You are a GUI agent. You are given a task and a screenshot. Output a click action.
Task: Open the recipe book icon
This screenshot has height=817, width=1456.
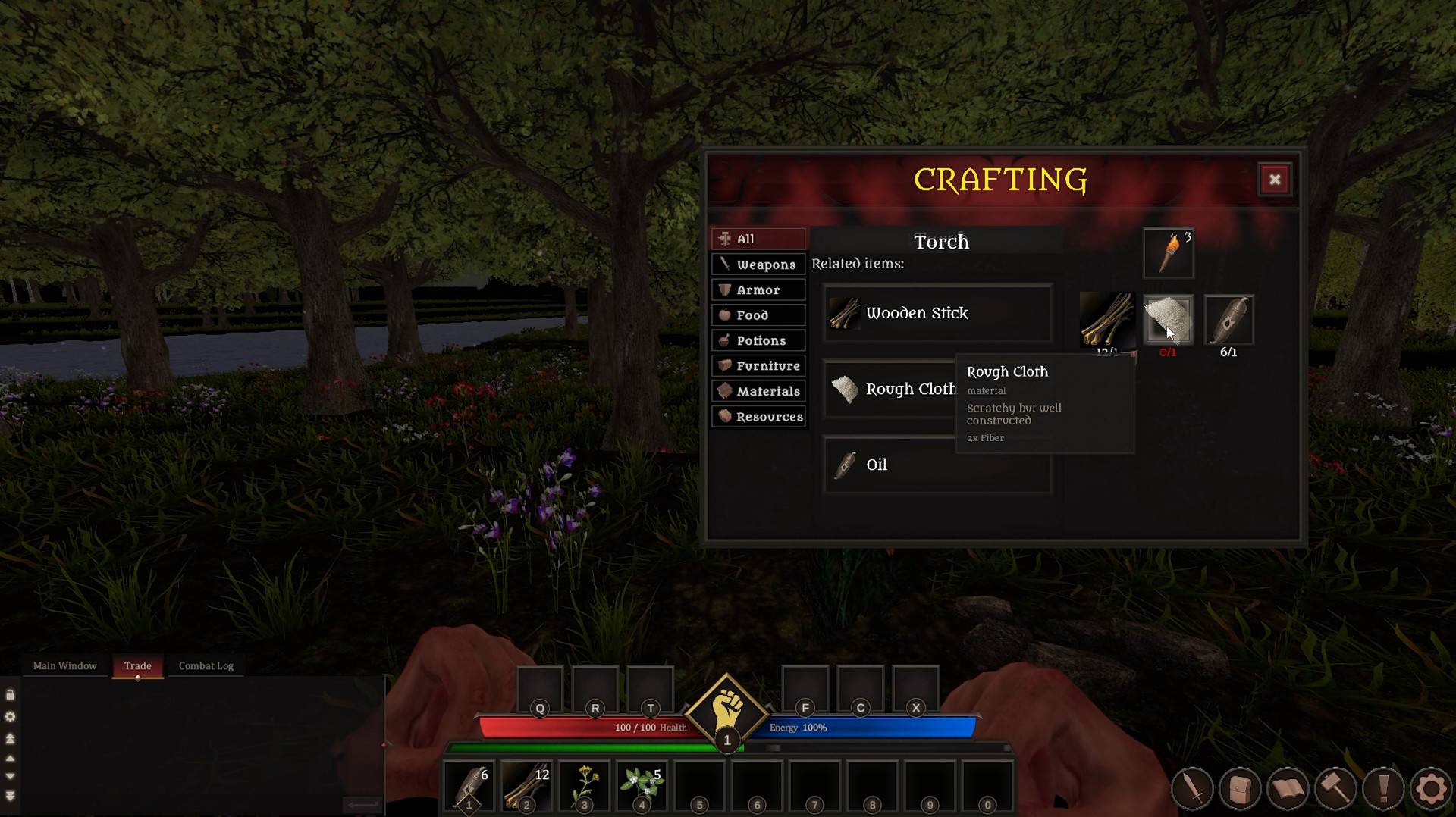(x=1290, y=788)
